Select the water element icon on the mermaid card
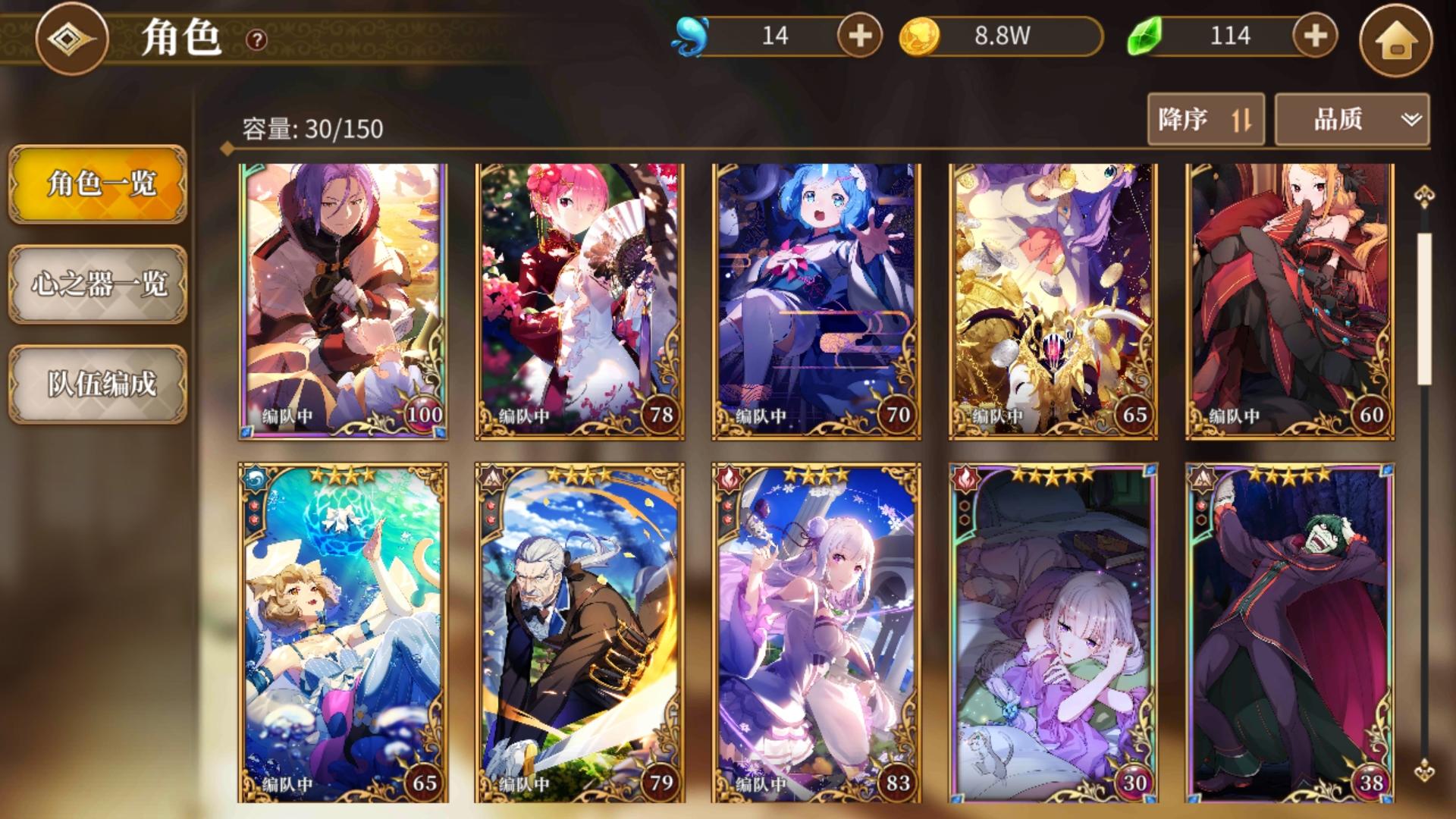This screenshot has width=1456, height=819. 256,479
